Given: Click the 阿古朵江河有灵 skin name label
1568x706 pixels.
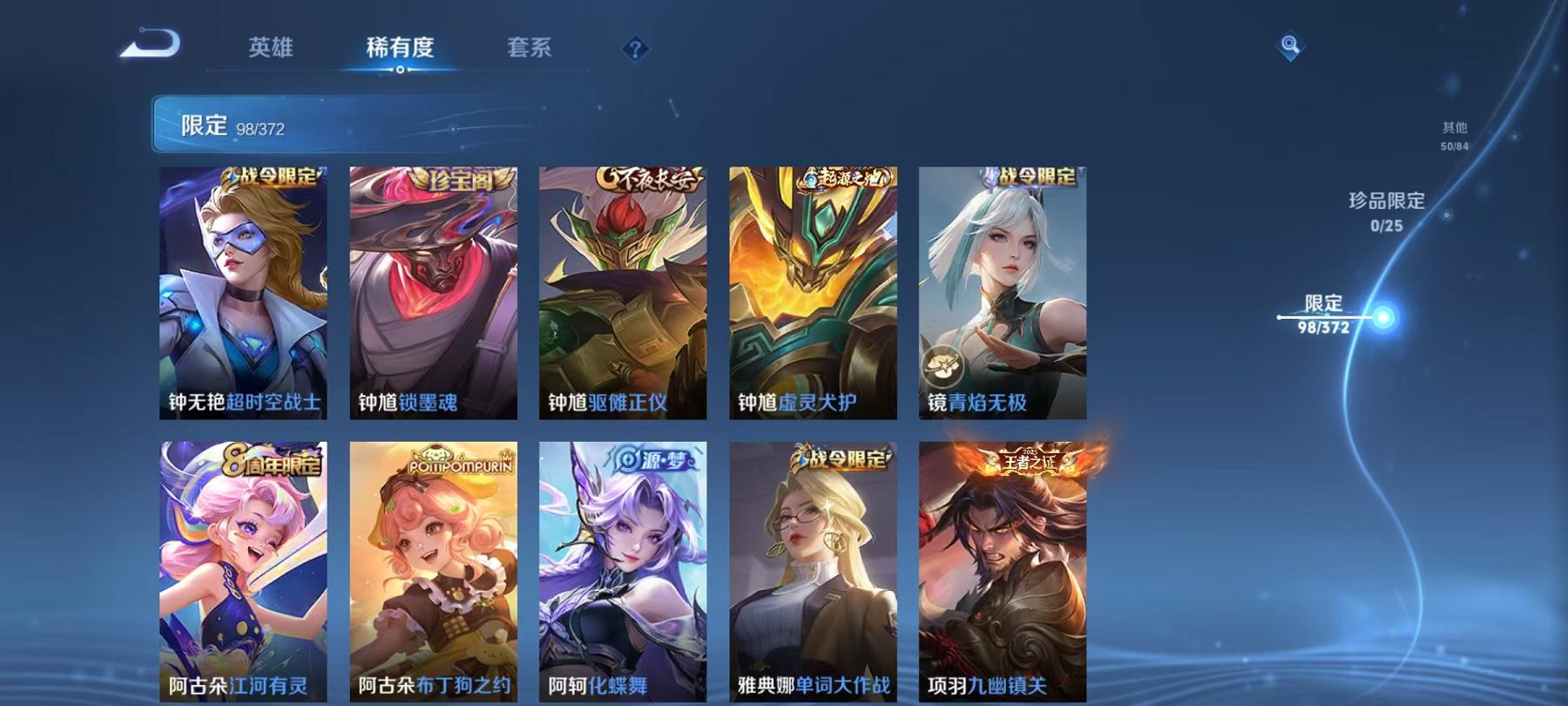Looking at the screenshot, I should pos(240,686).
